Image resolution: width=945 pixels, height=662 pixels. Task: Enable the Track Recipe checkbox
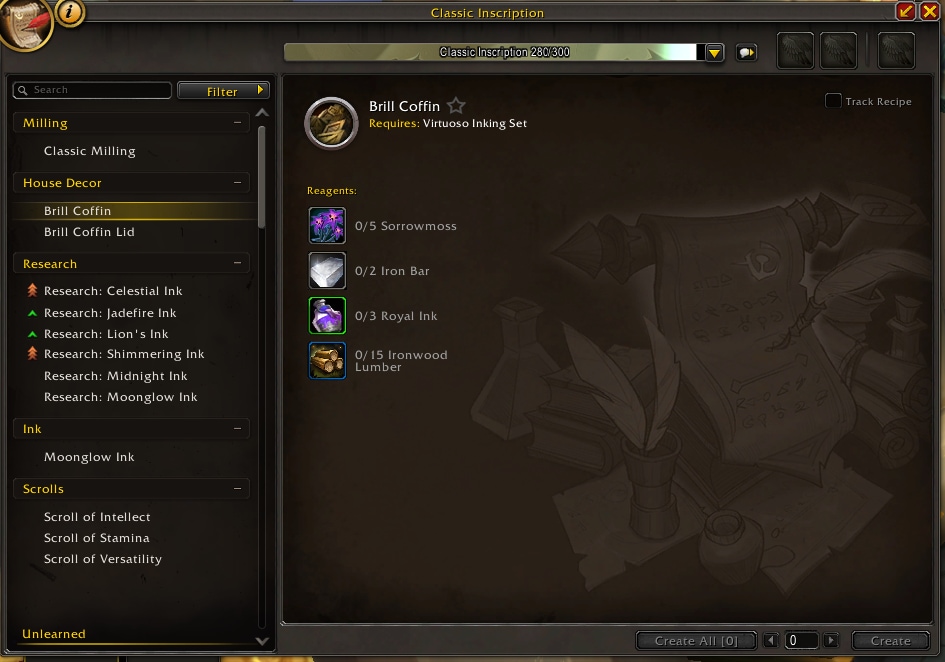833,101
